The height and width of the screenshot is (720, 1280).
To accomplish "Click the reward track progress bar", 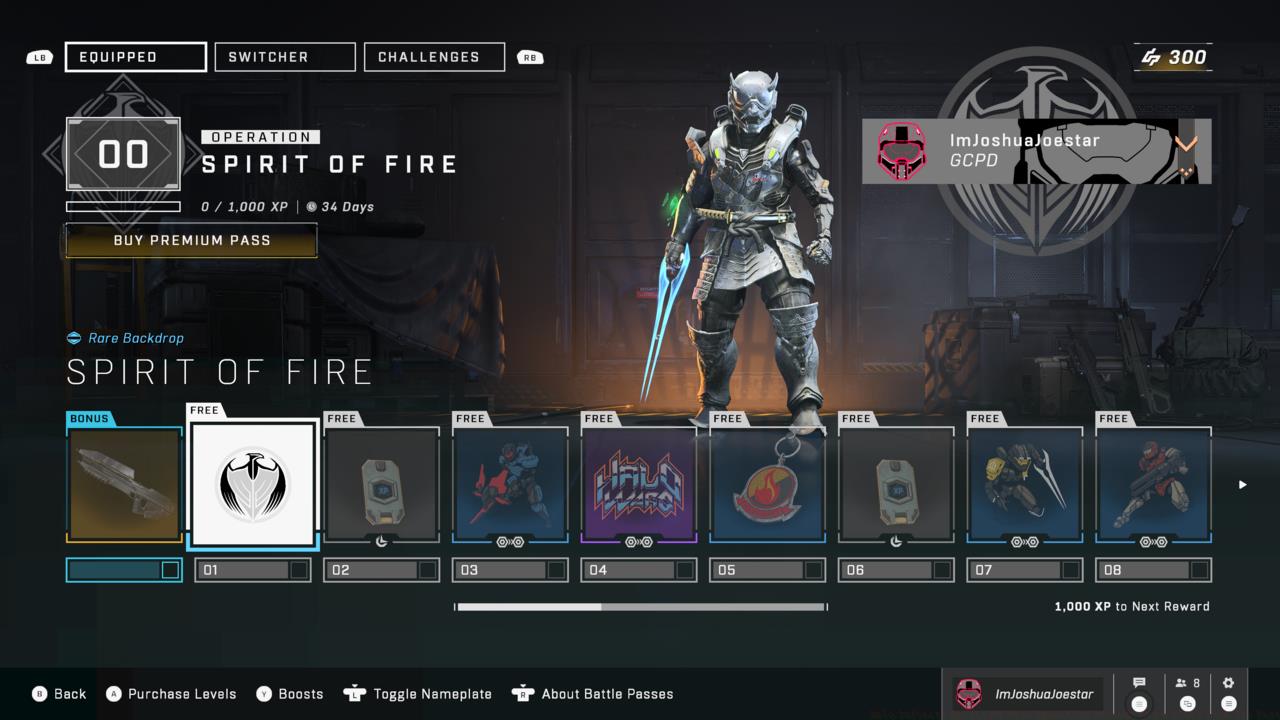I will 640,606.
